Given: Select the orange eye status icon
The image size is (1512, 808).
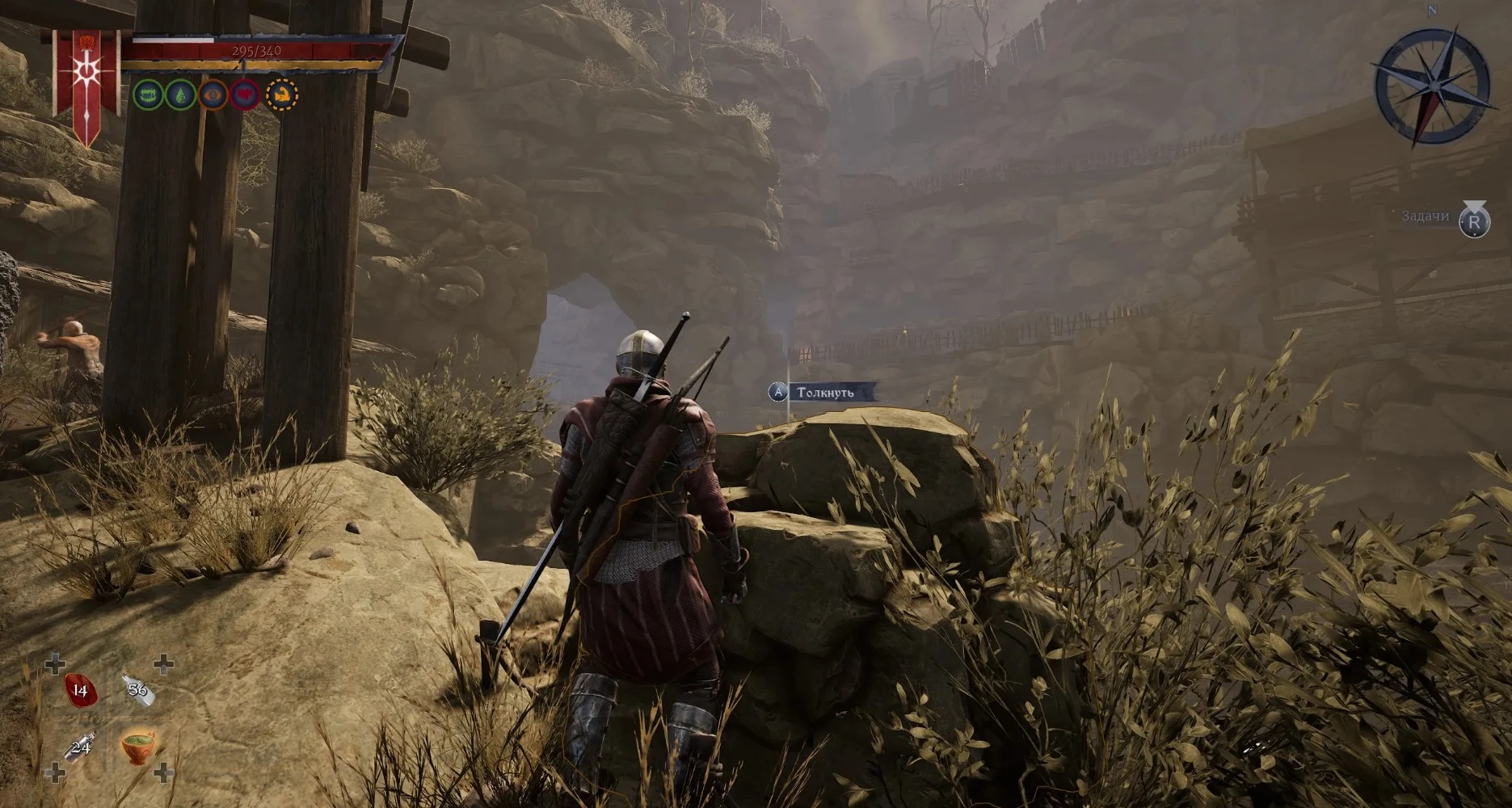Looking at the screenshot, I should [213, 95].
